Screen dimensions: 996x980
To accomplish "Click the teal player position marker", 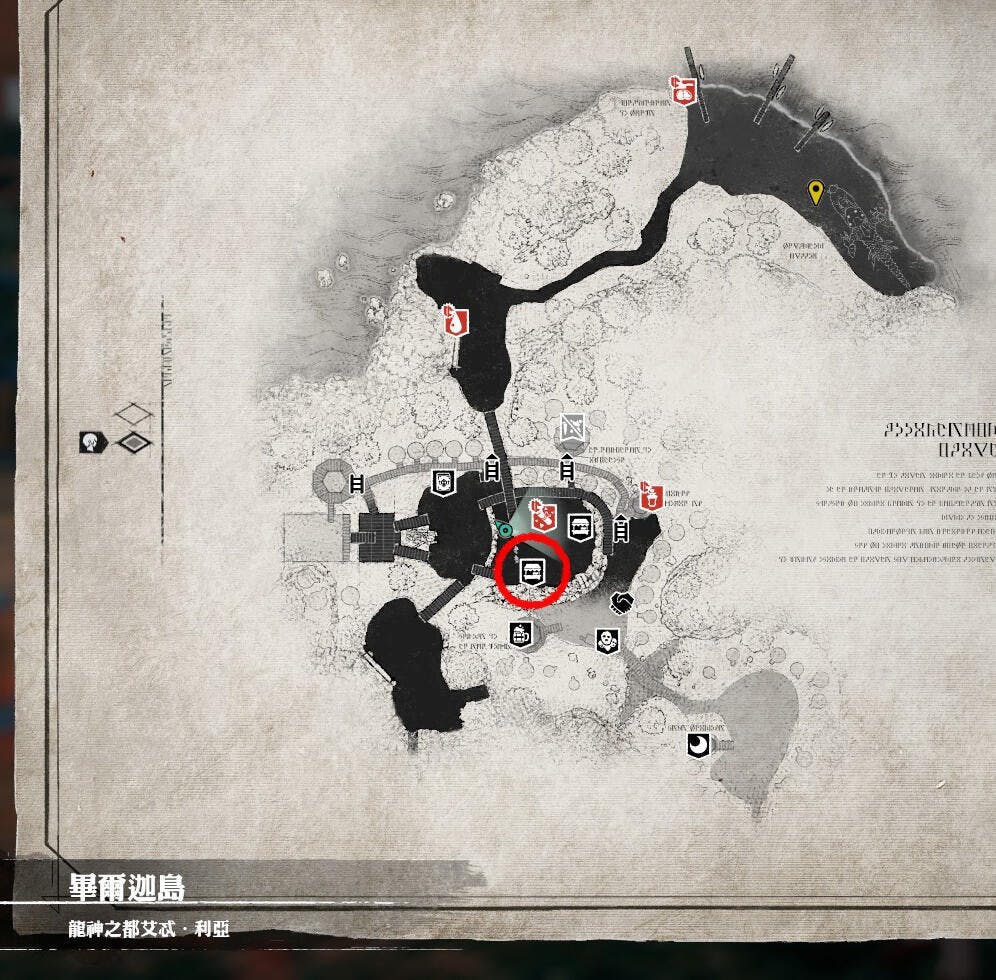I will pos(506,529).
